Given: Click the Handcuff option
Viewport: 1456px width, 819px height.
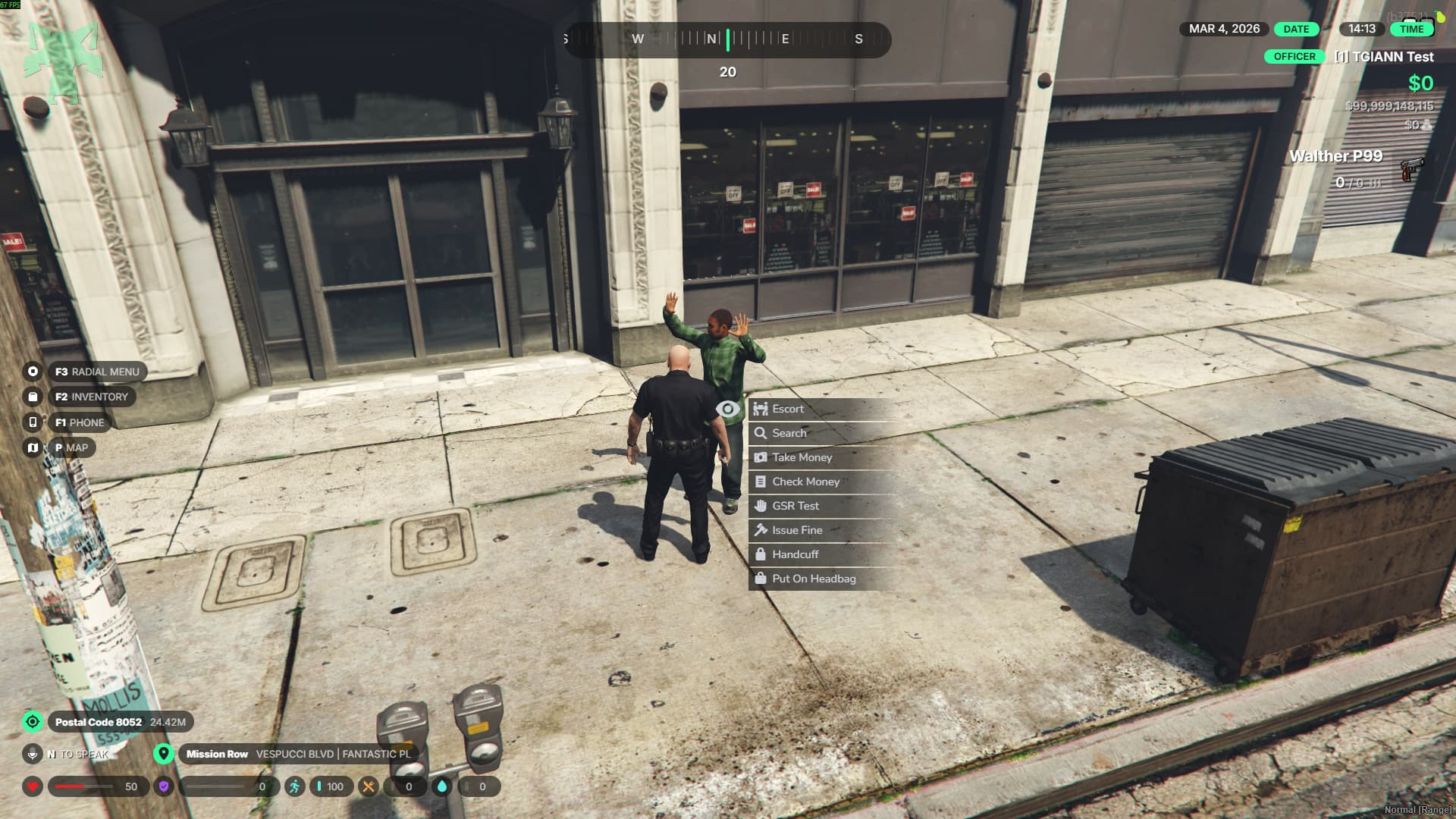Looking at the screenshot, I should point(795,554).
